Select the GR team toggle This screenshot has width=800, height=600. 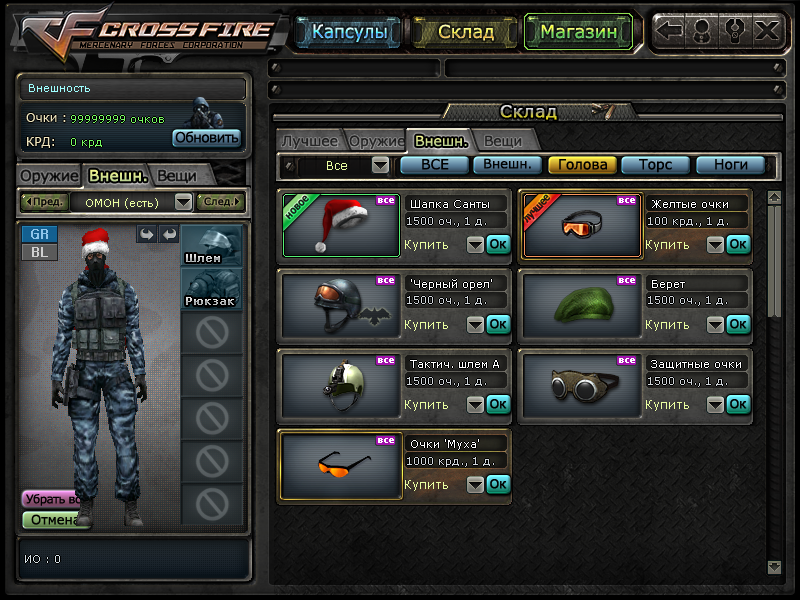point(40,234)
